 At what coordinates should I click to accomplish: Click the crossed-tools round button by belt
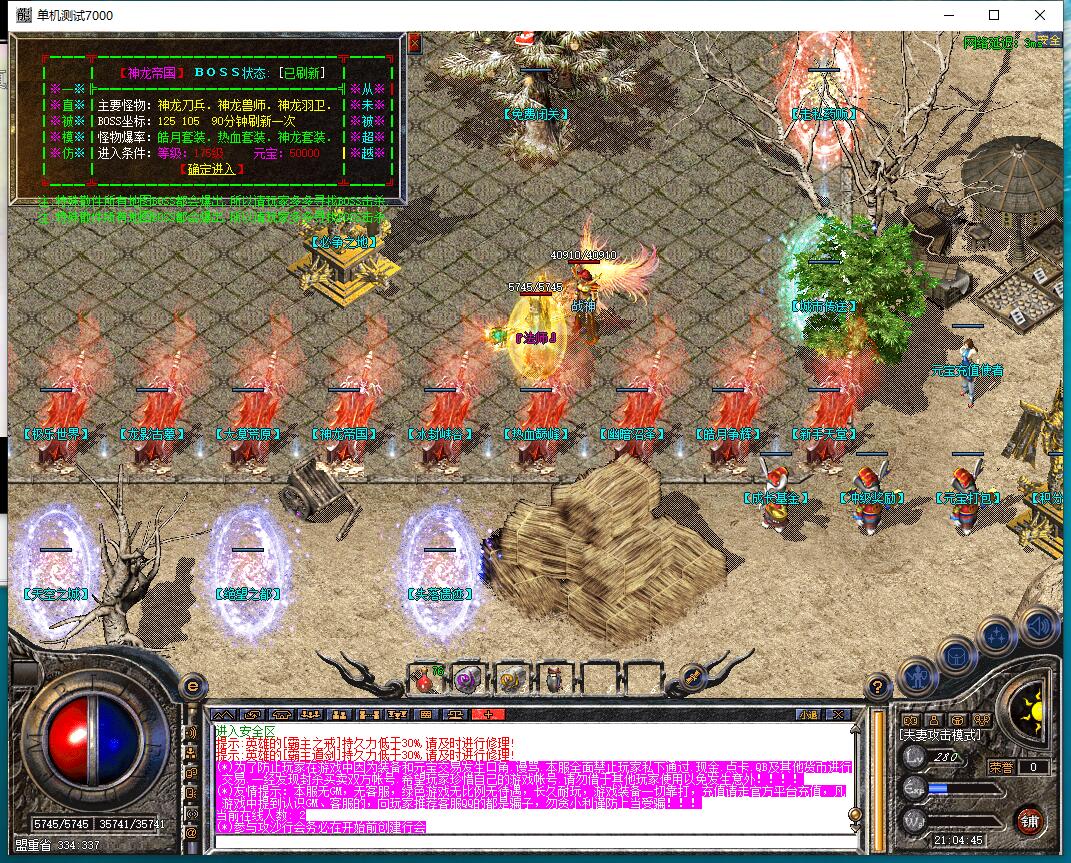(x=690, y=676)
